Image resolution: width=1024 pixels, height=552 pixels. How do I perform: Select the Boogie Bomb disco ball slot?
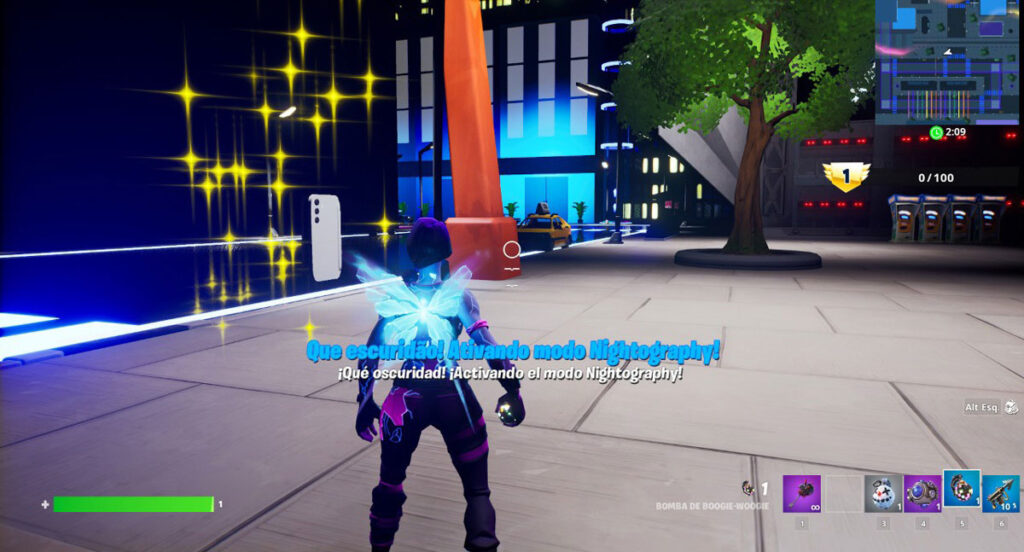[962, 488]
